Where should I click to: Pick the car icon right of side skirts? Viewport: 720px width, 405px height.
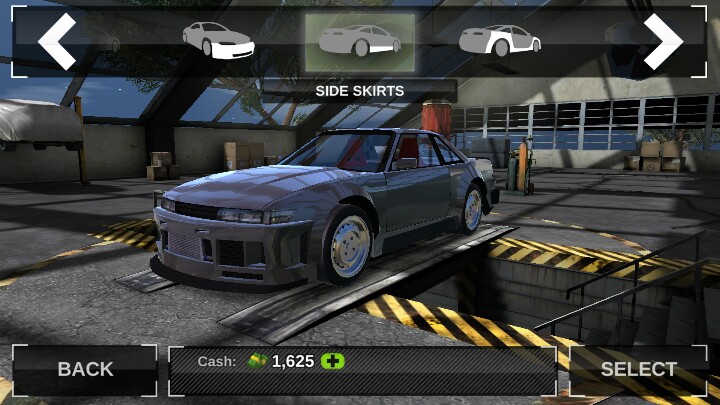[x=500, y=41]
